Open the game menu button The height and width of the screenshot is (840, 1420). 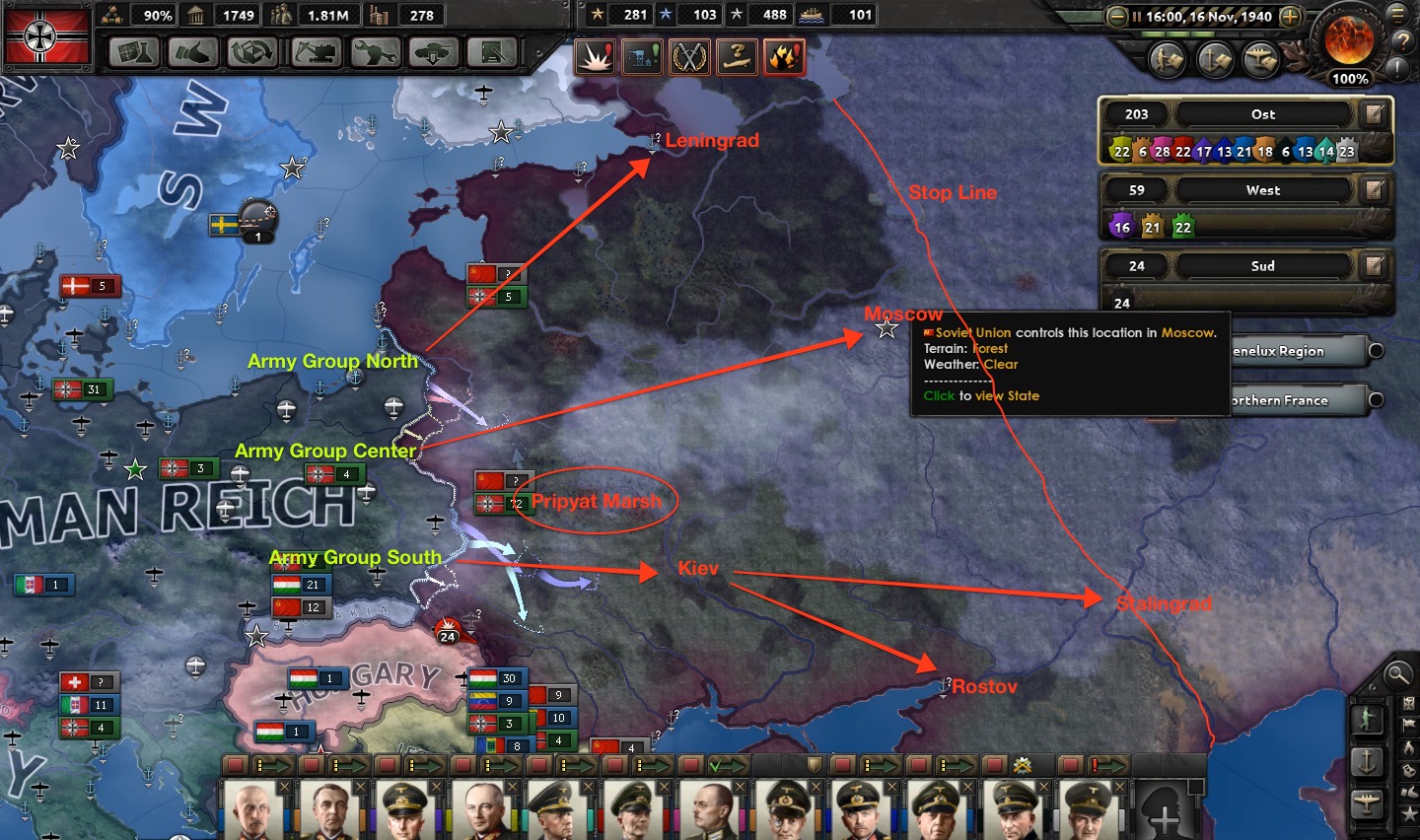point(1397,14)
